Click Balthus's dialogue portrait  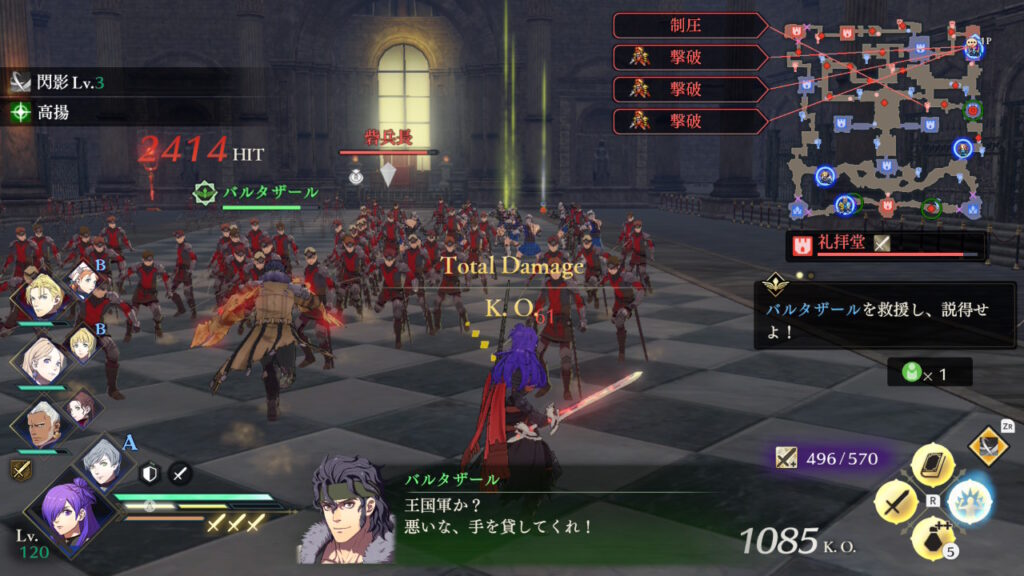click(x=347, y=510)
